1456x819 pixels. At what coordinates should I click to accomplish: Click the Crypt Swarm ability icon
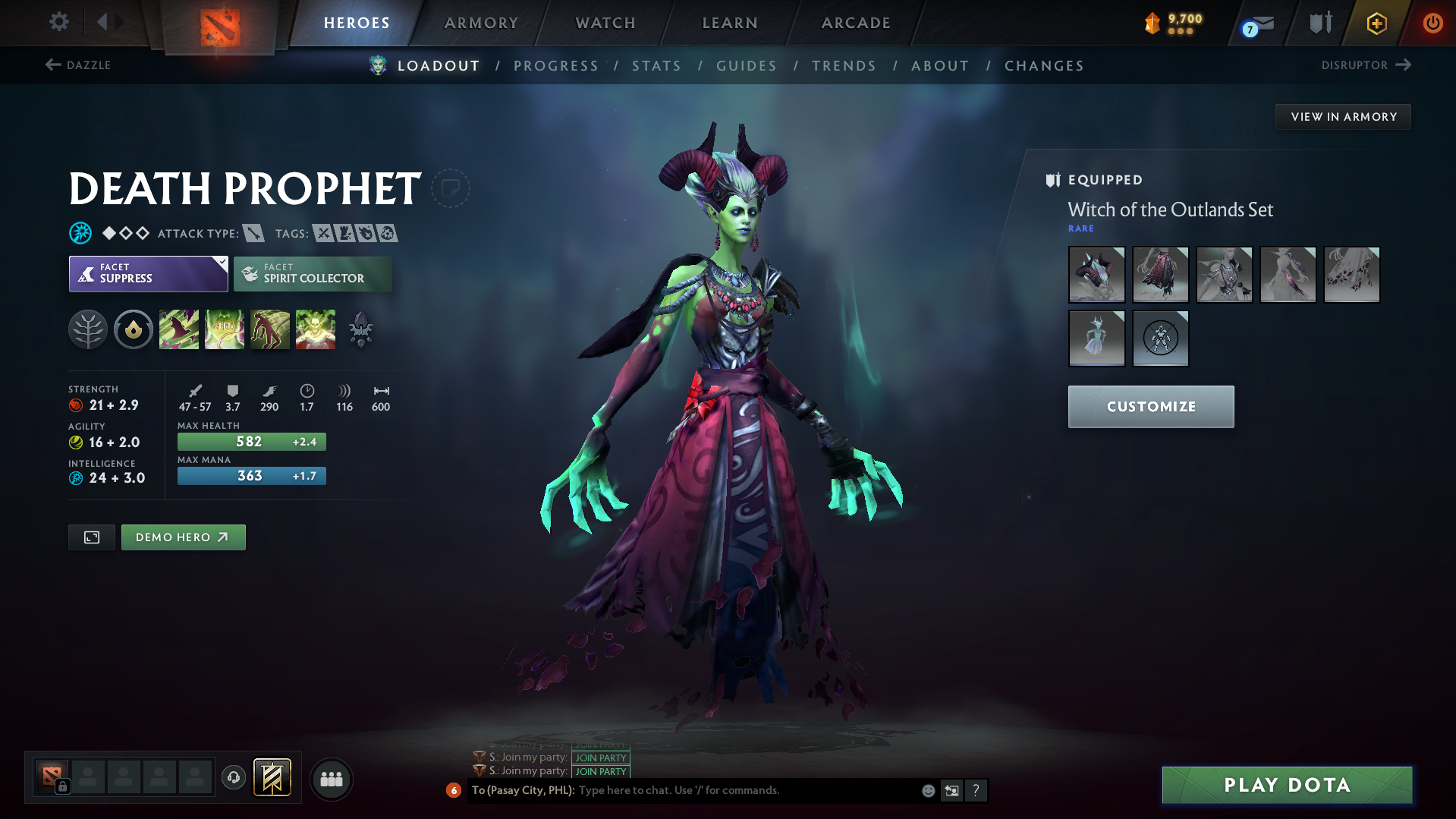[x=179, y=329]
